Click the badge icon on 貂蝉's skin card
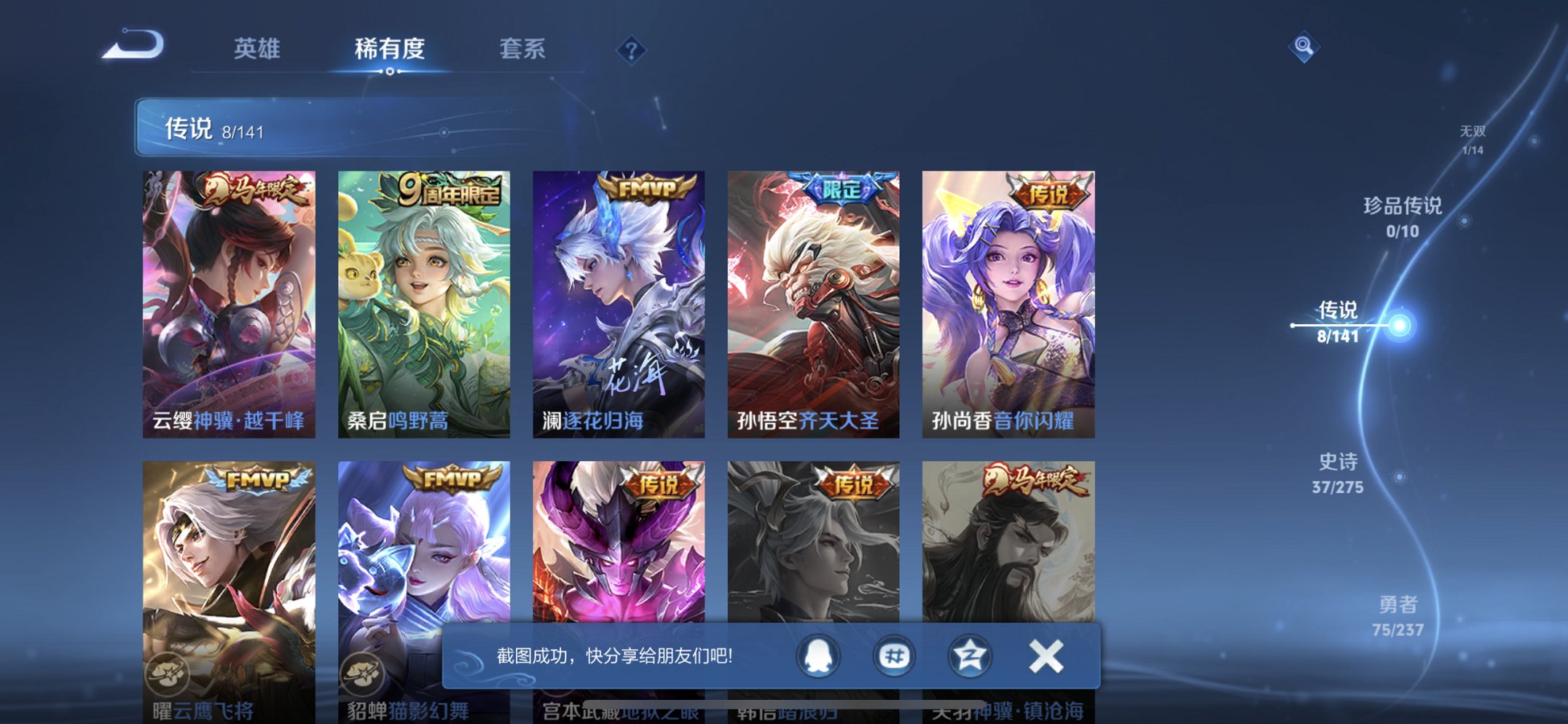Image resolution: width=1568 pixels, height=724 pixels. (x=364, y=674)
